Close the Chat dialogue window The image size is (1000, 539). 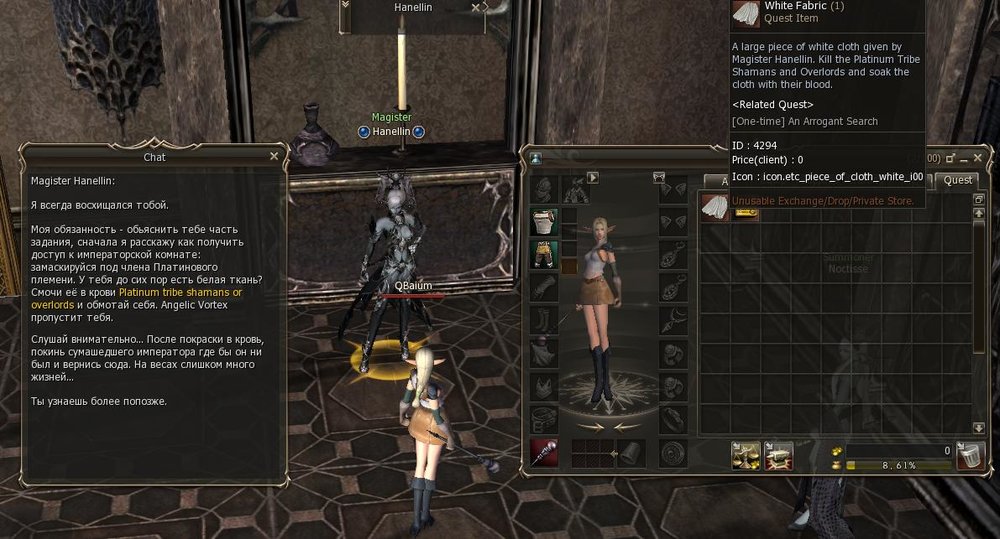pos(274,156)
